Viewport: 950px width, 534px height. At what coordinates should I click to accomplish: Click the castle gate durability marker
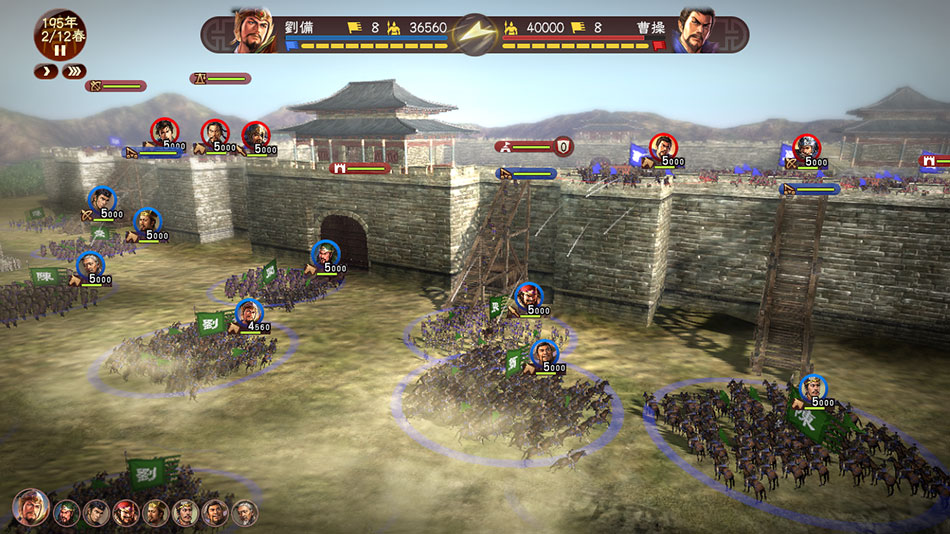(x=361, y=169)
